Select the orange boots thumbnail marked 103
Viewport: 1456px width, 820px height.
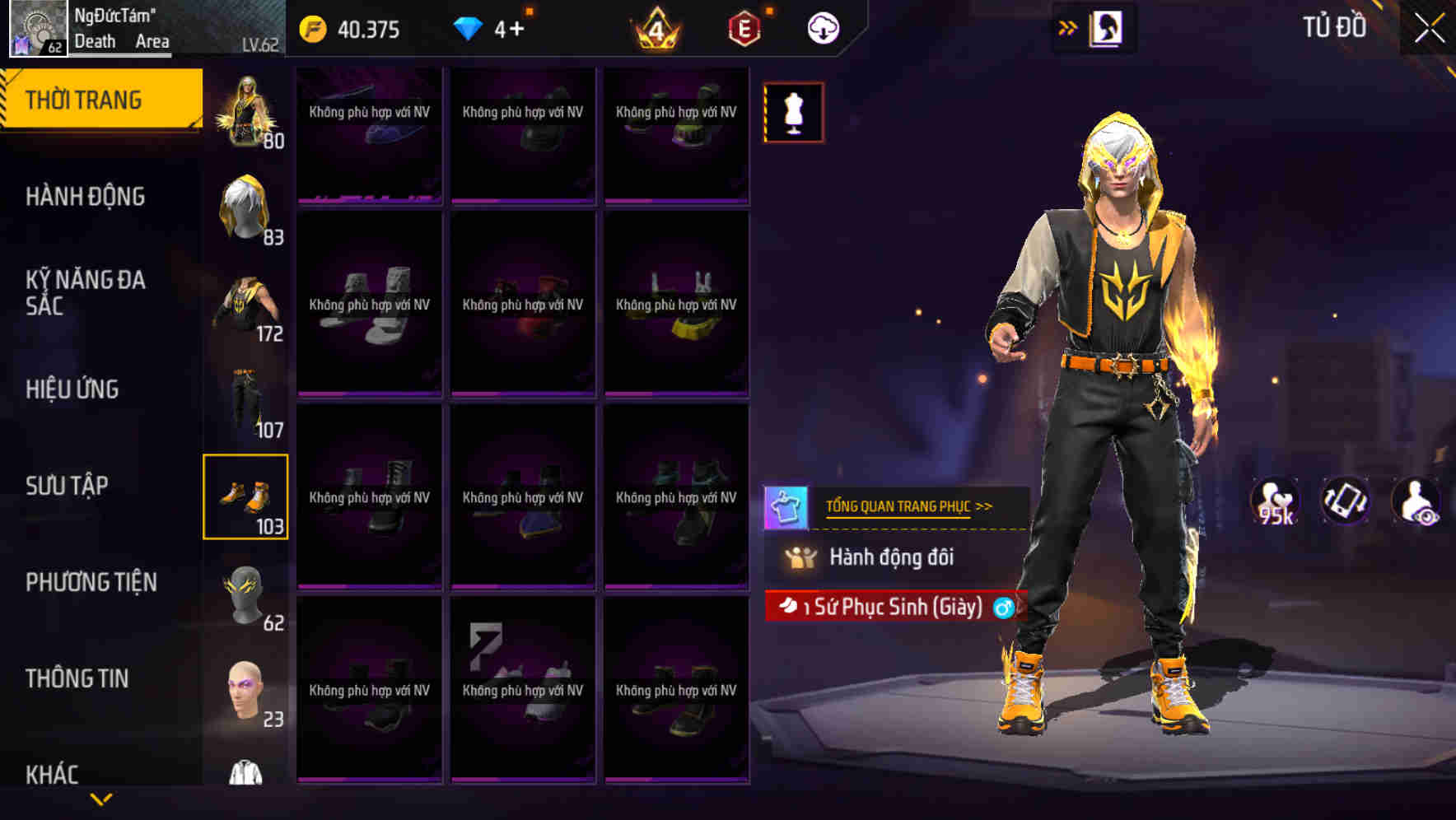[x=245, y=494]
